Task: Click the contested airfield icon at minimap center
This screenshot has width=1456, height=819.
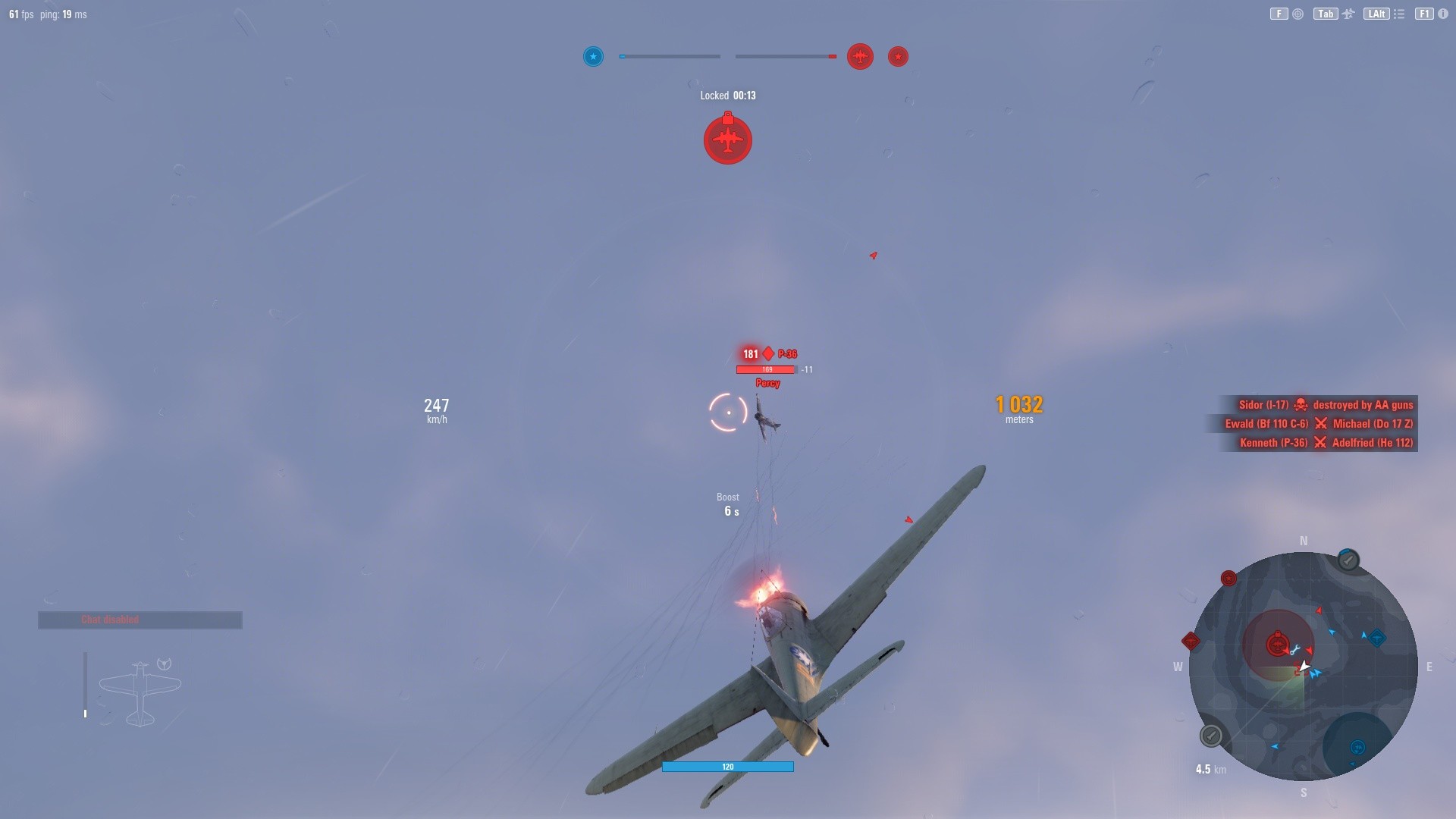Action: (1278, 643)
